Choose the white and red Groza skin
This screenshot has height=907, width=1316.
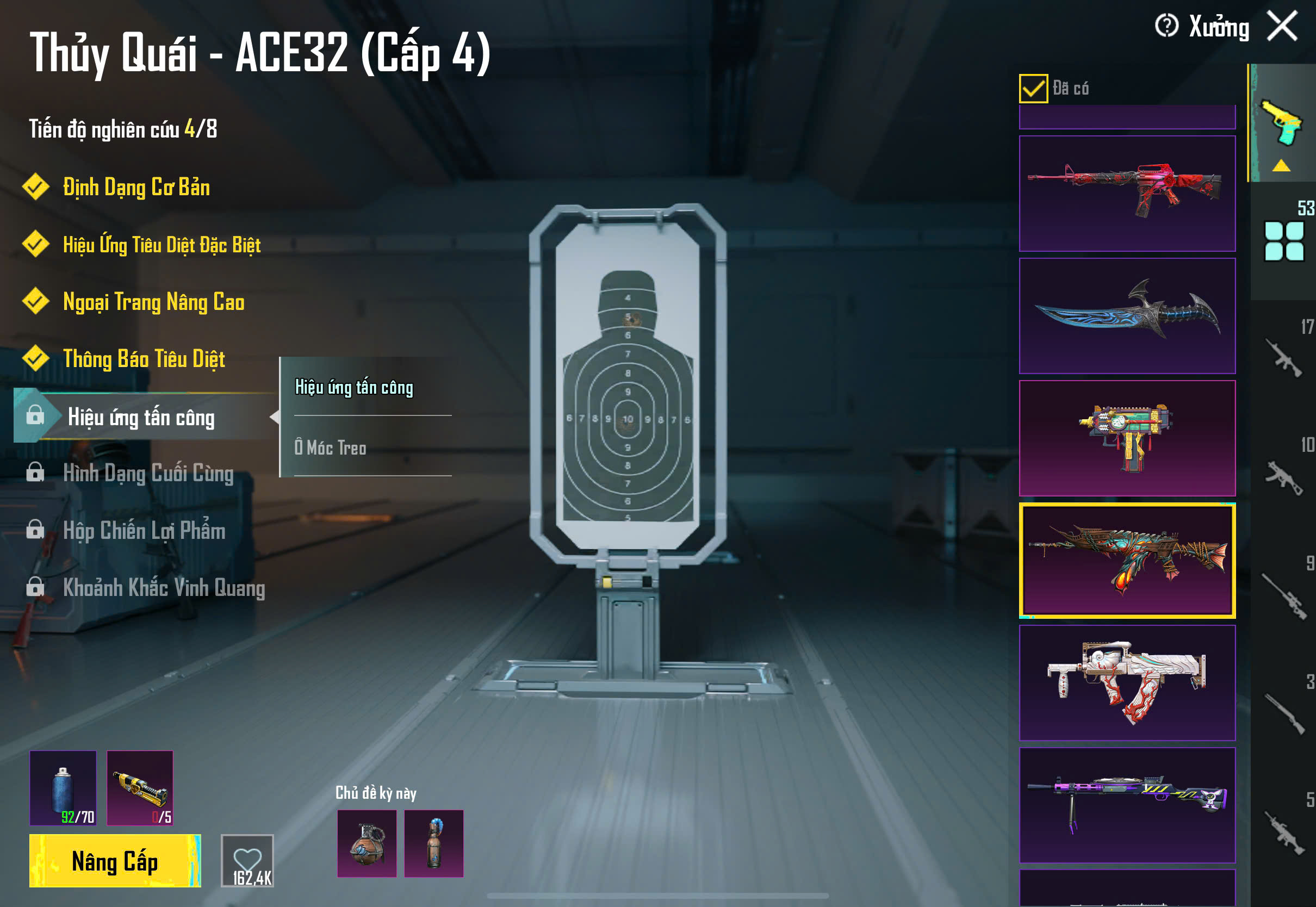(1127, 682)
